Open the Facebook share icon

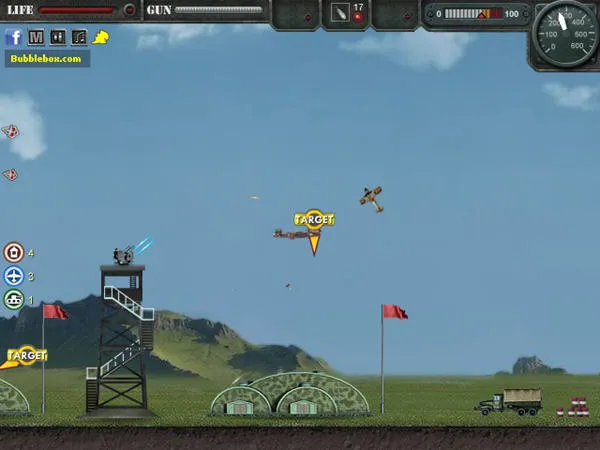(14, 37)
